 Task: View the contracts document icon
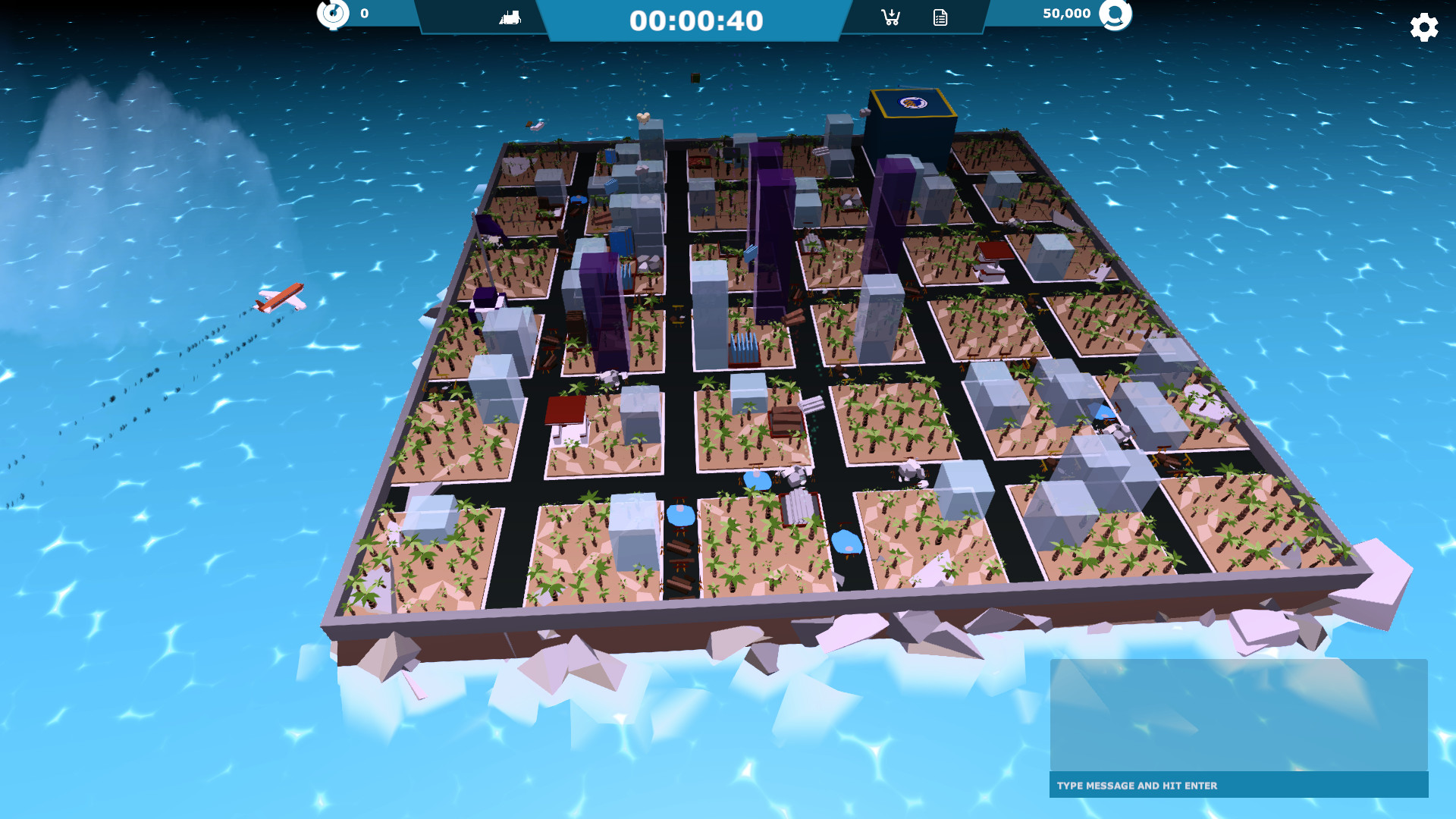940,17
